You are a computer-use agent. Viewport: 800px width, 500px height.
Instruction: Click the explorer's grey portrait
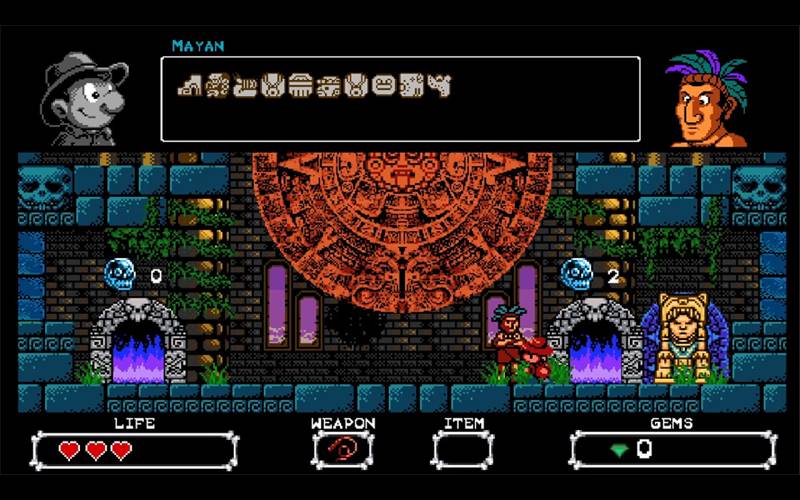(84, 102)
